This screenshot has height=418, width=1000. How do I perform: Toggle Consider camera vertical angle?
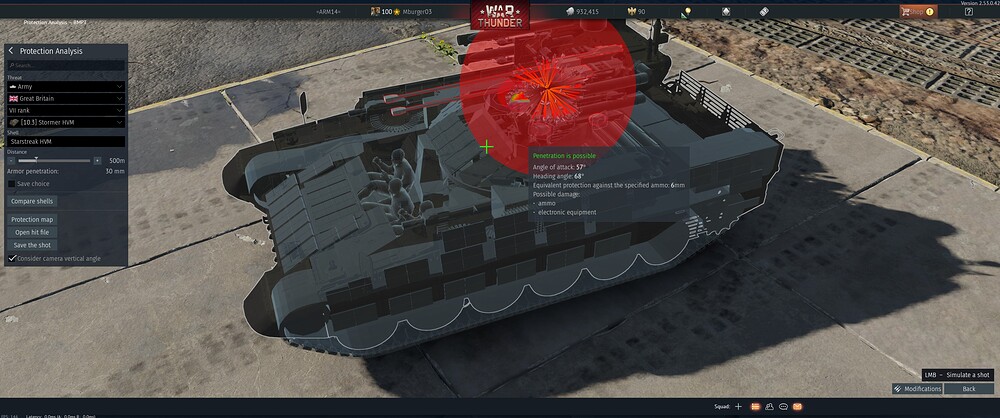(x=12, y=258)
